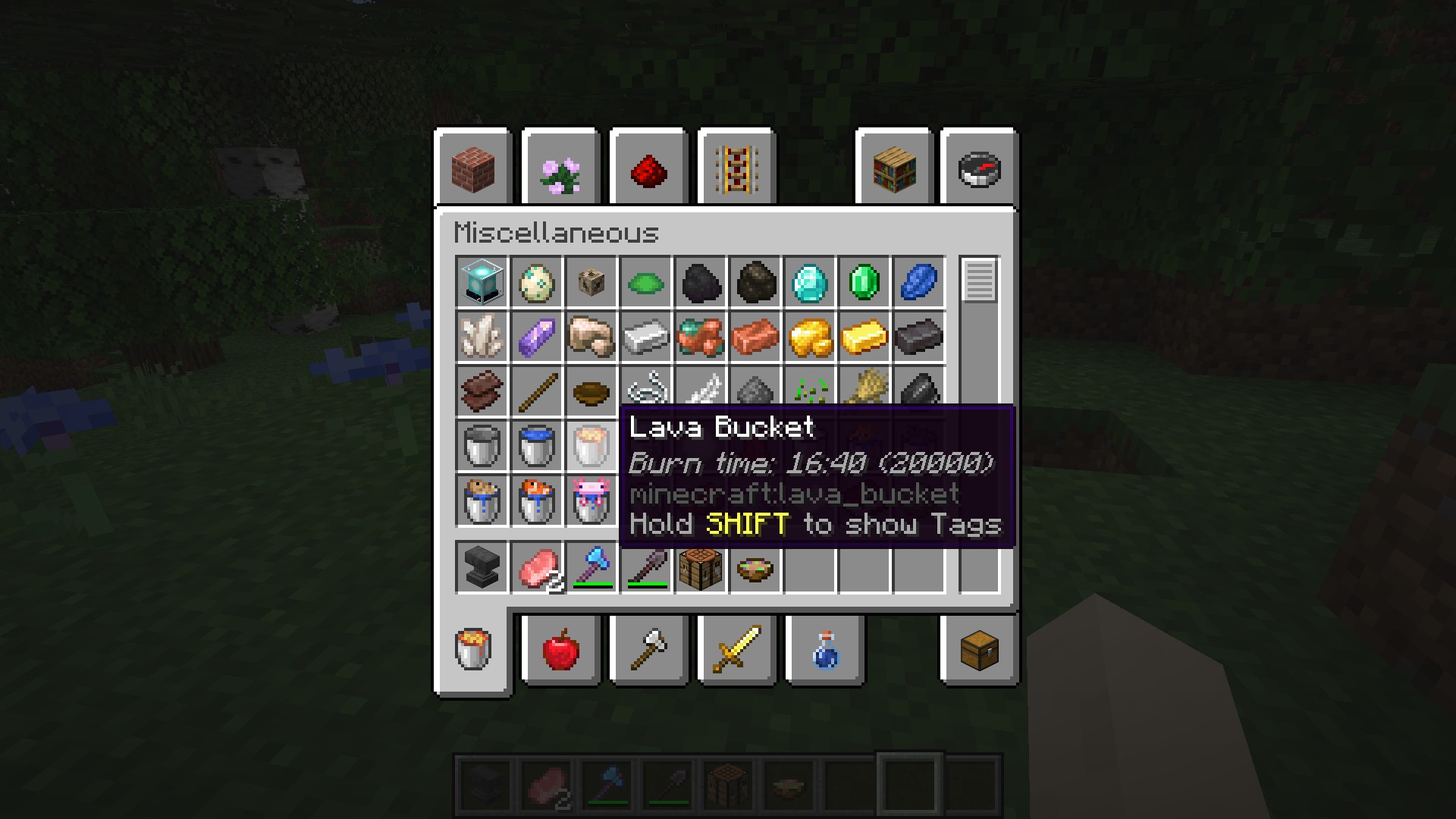Screen dimensions: 1456x819
Task: Switch to the pink flower Decoration tab
Action: coord(561,168)
